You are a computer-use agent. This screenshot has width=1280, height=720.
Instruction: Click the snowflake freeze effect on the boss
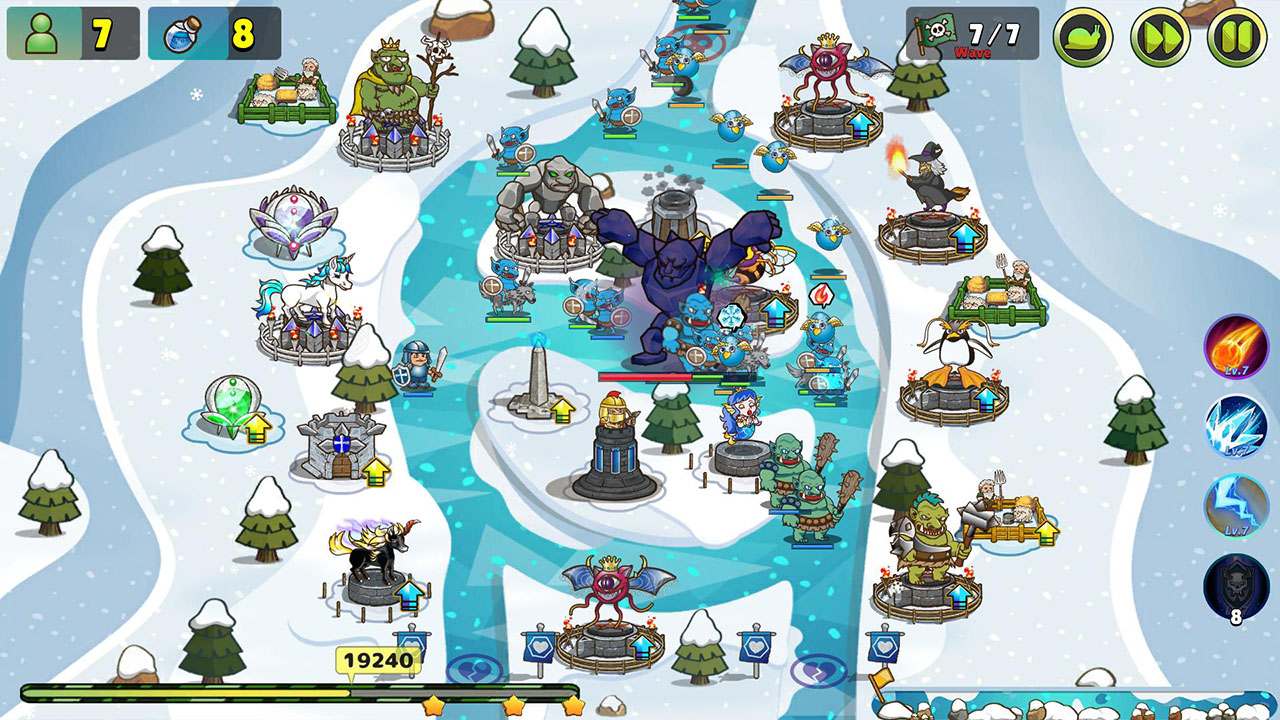tap(732, 315)
